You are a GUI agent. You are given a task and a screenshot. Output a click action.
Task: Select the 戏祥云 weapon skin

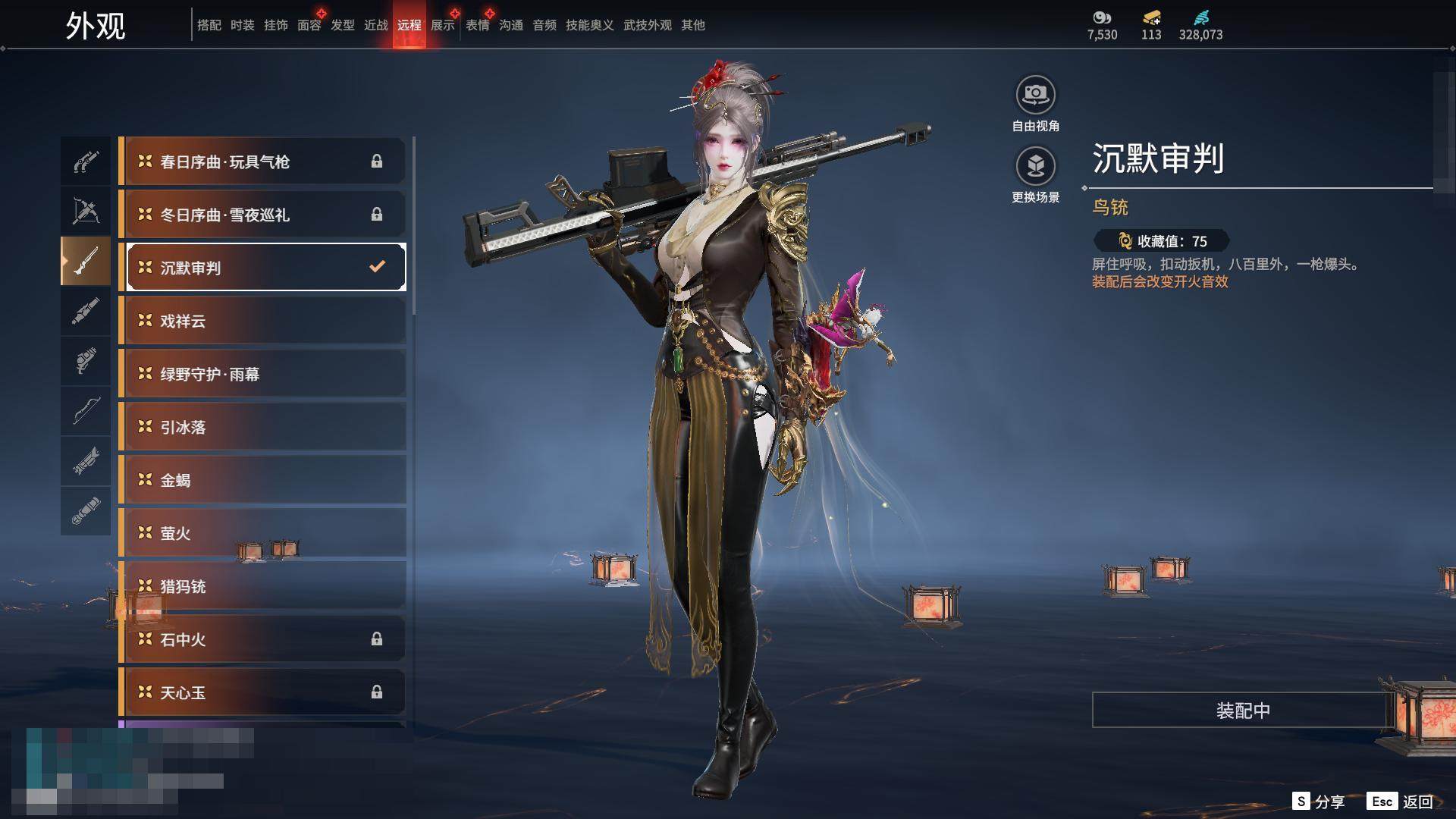[x=262, y=321]
